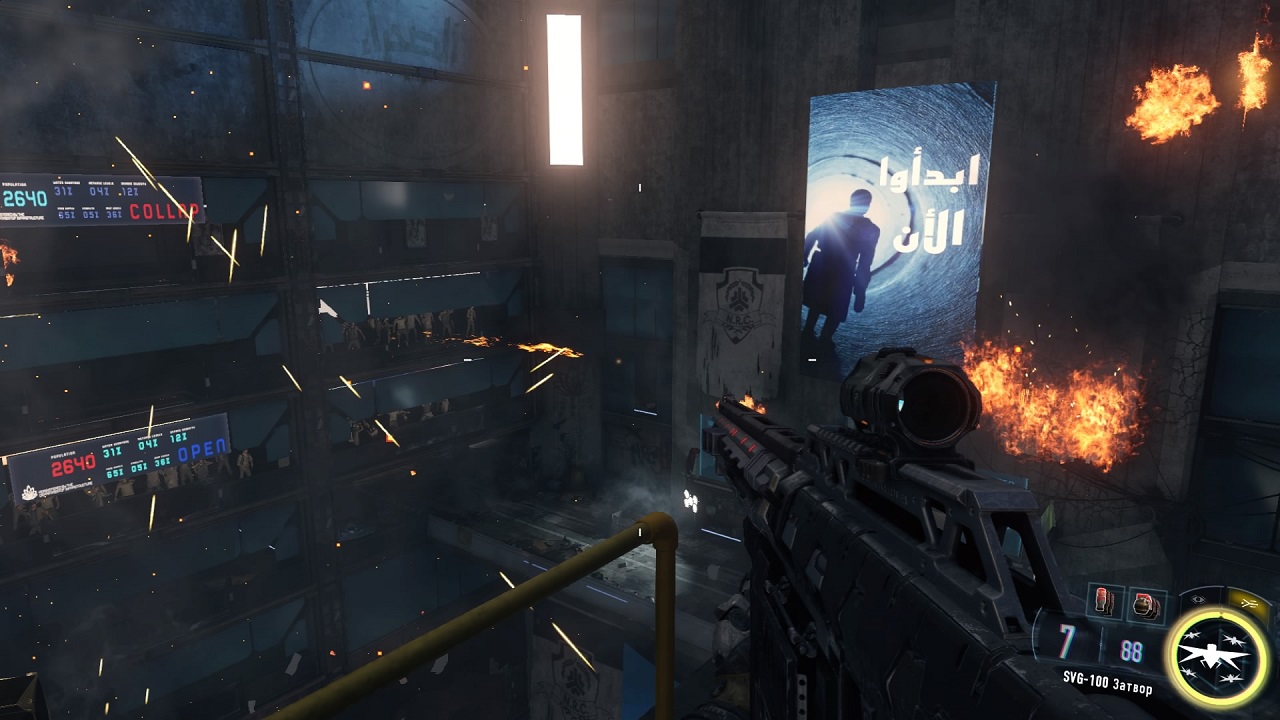Image resolution: width=1280 pixels, height=720 pixels.
Task: Toggle the eye vision mode icon
Action: pyautogui.click(x=1199, y=598)
